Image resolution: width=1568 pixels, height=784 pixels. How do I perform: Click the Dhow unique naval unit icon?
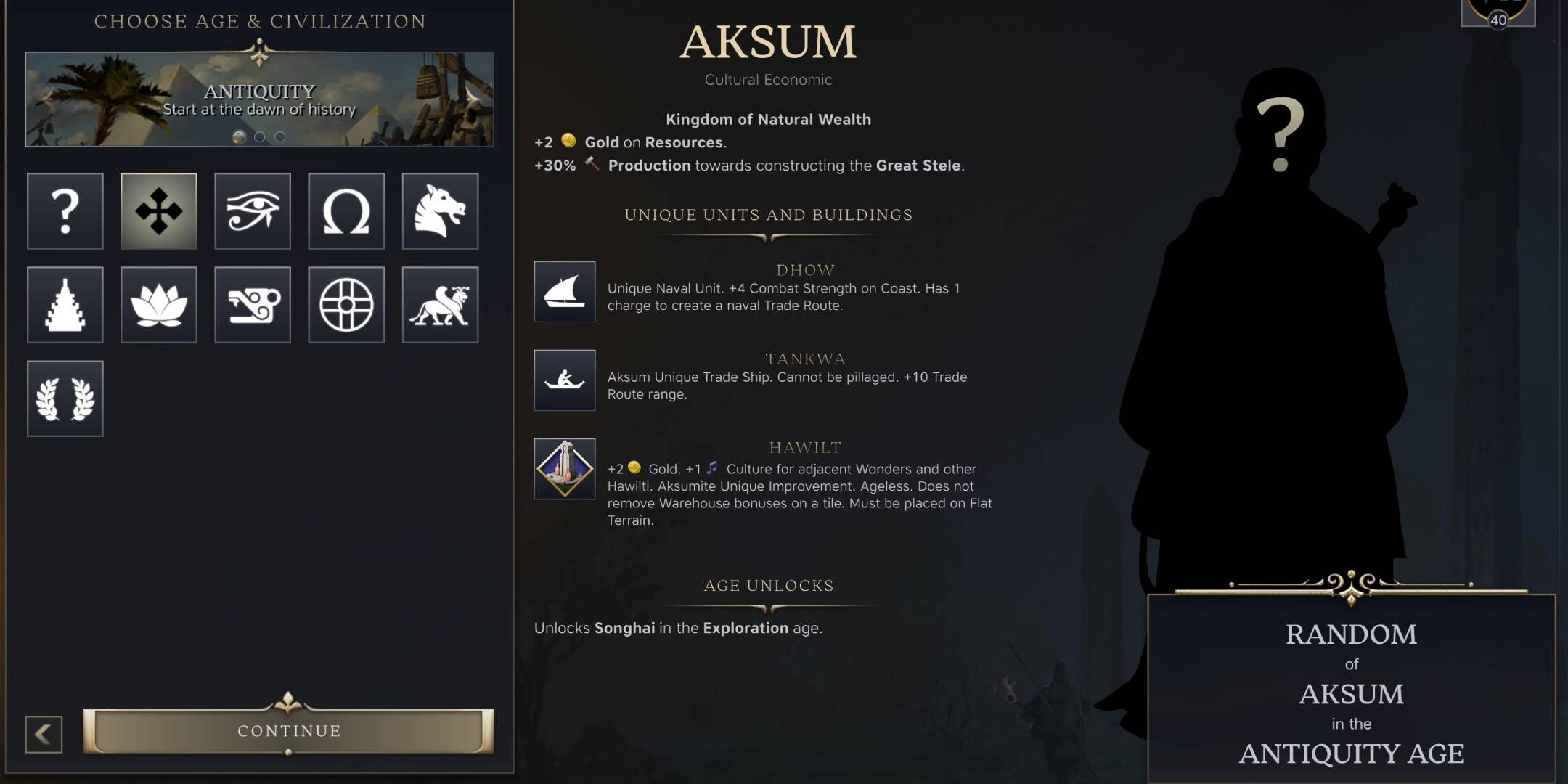565,293
